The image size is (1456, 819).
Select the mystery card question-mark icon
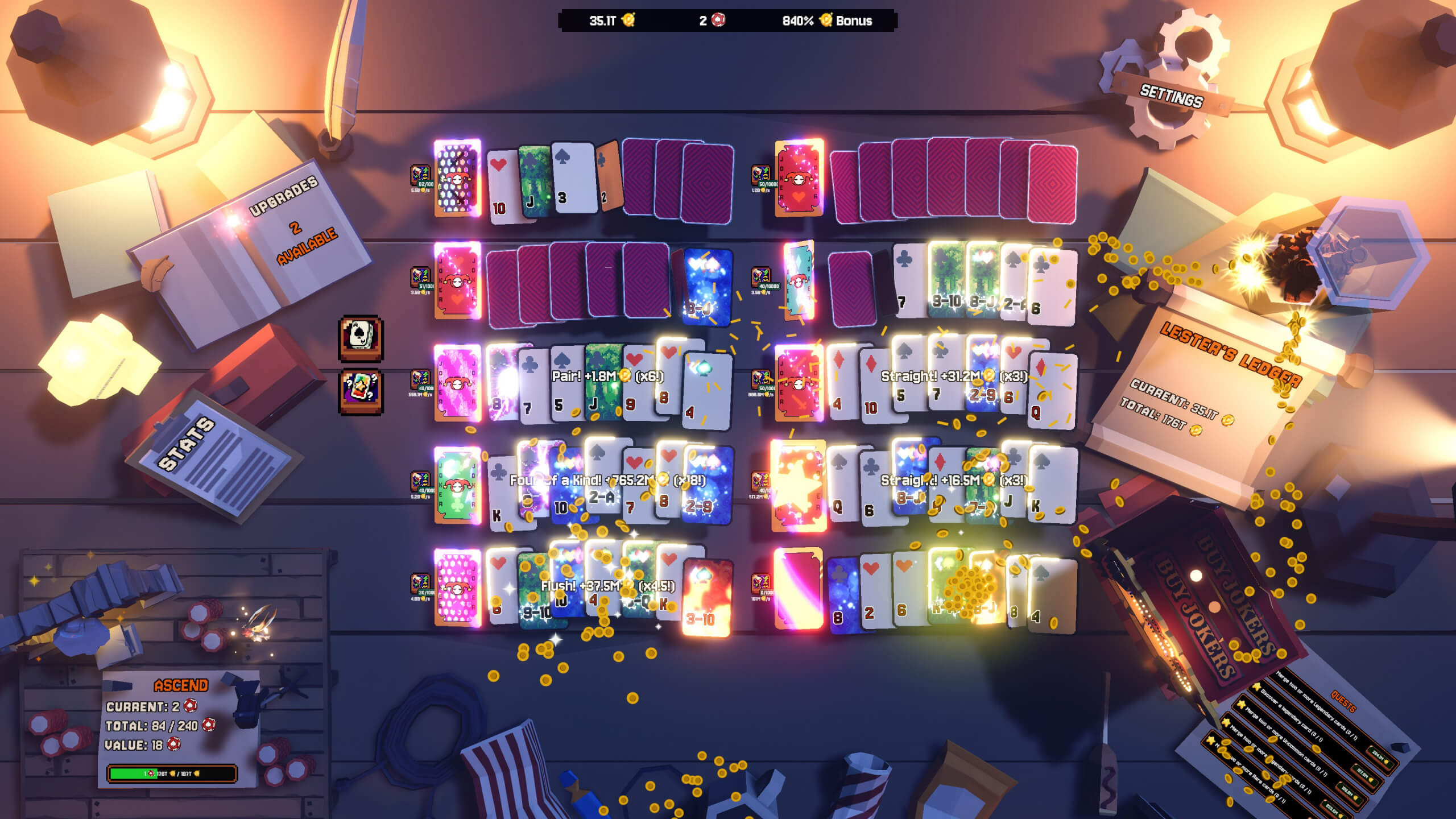pyautogui.click(x=361, y=392)
